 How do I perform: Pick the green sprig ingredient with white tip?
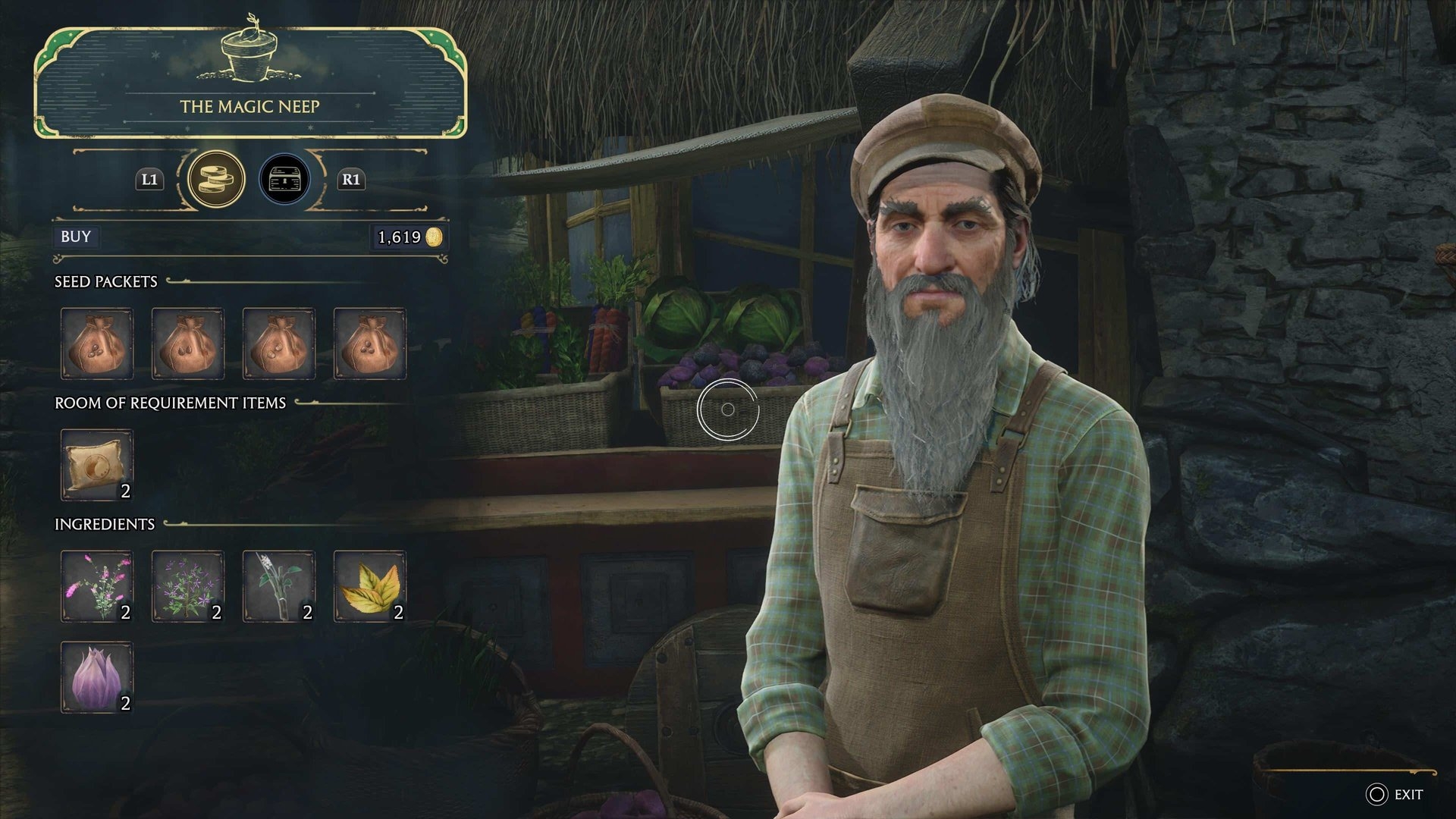279,586
